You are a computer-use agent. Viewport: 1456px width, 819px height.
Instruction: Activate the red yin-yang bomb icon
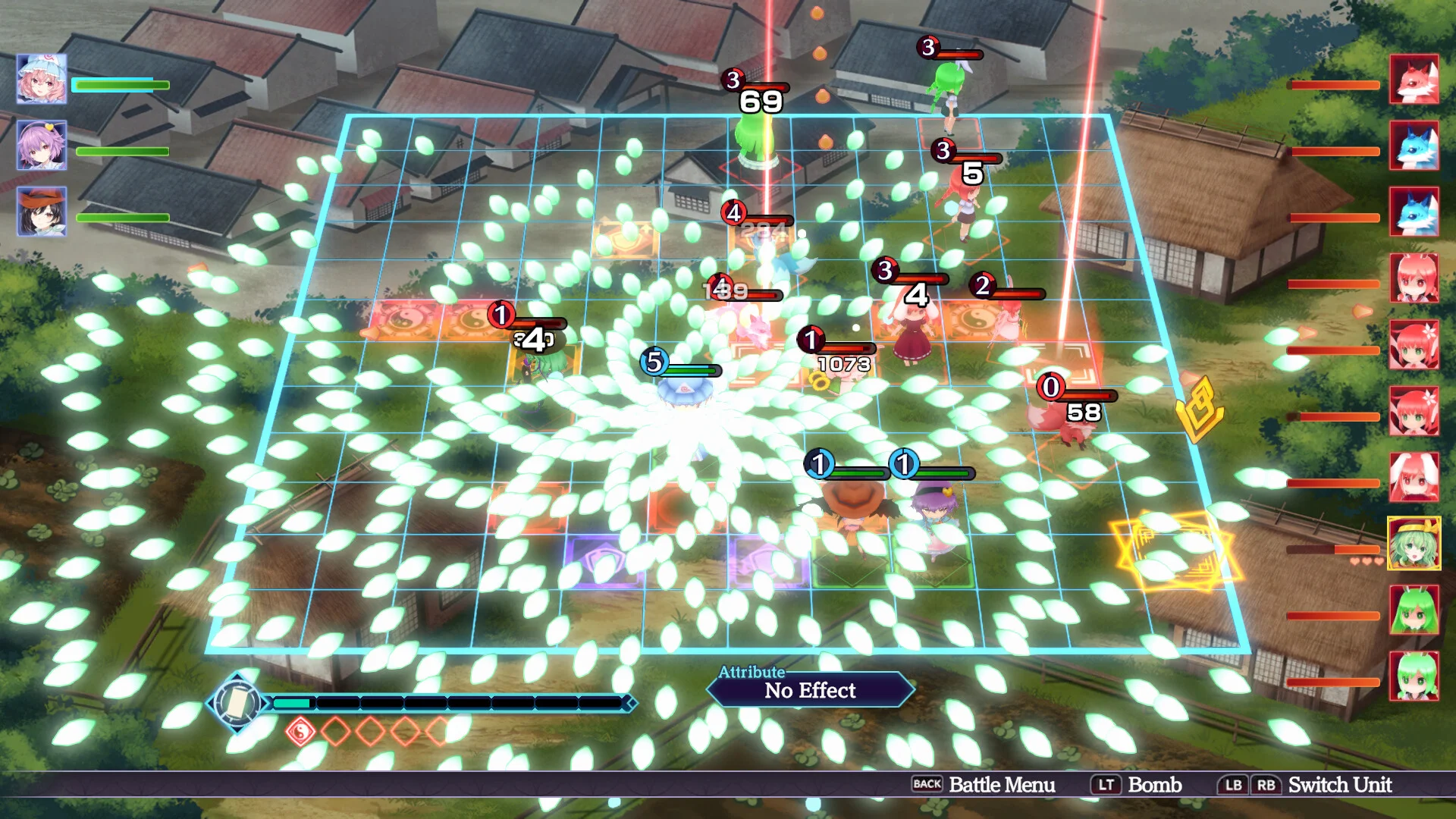pyautogui.click(x=301, y=732)
